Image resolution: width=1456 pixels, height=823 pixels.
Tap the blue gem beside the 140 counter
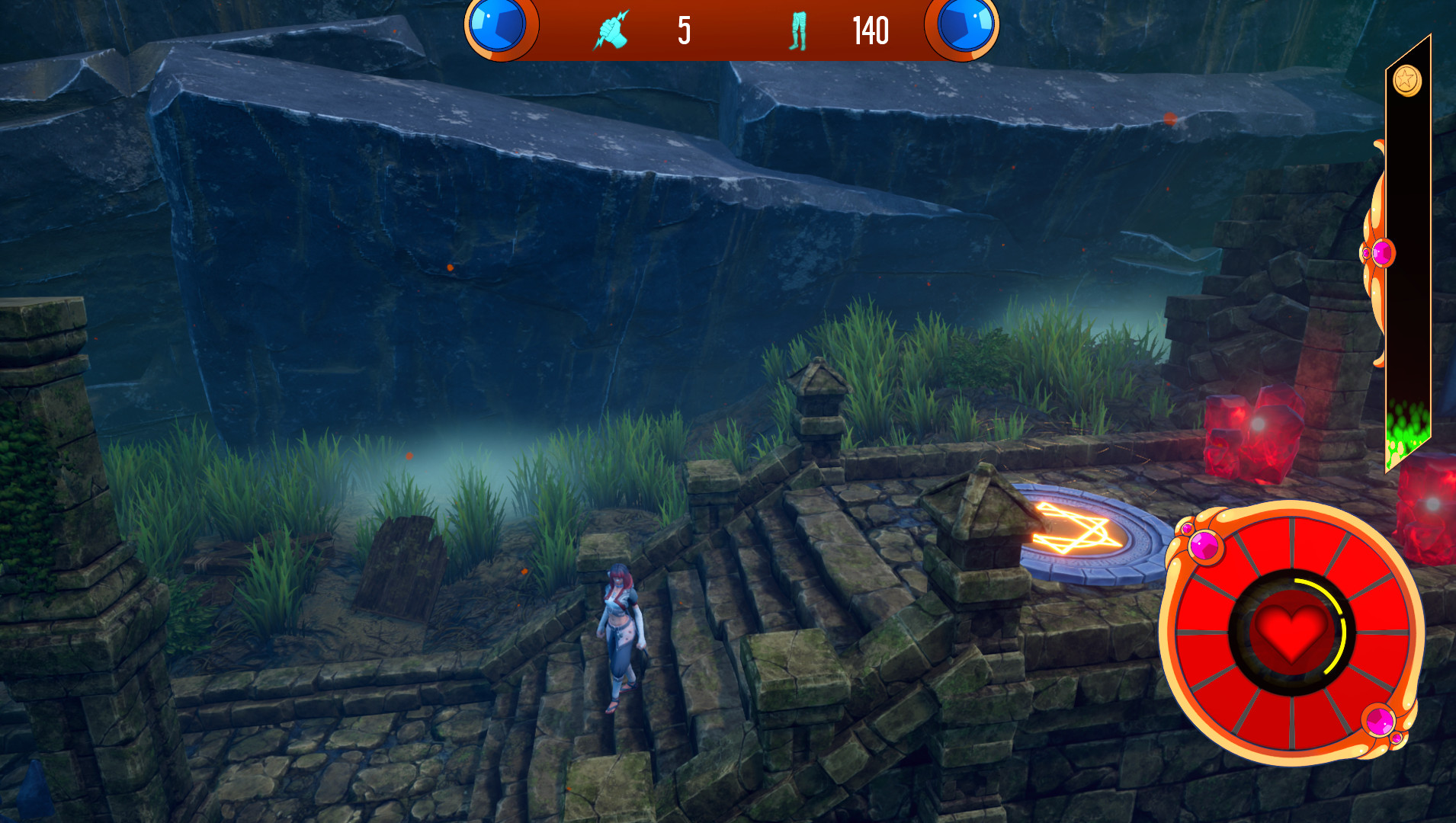coord(965,24)
